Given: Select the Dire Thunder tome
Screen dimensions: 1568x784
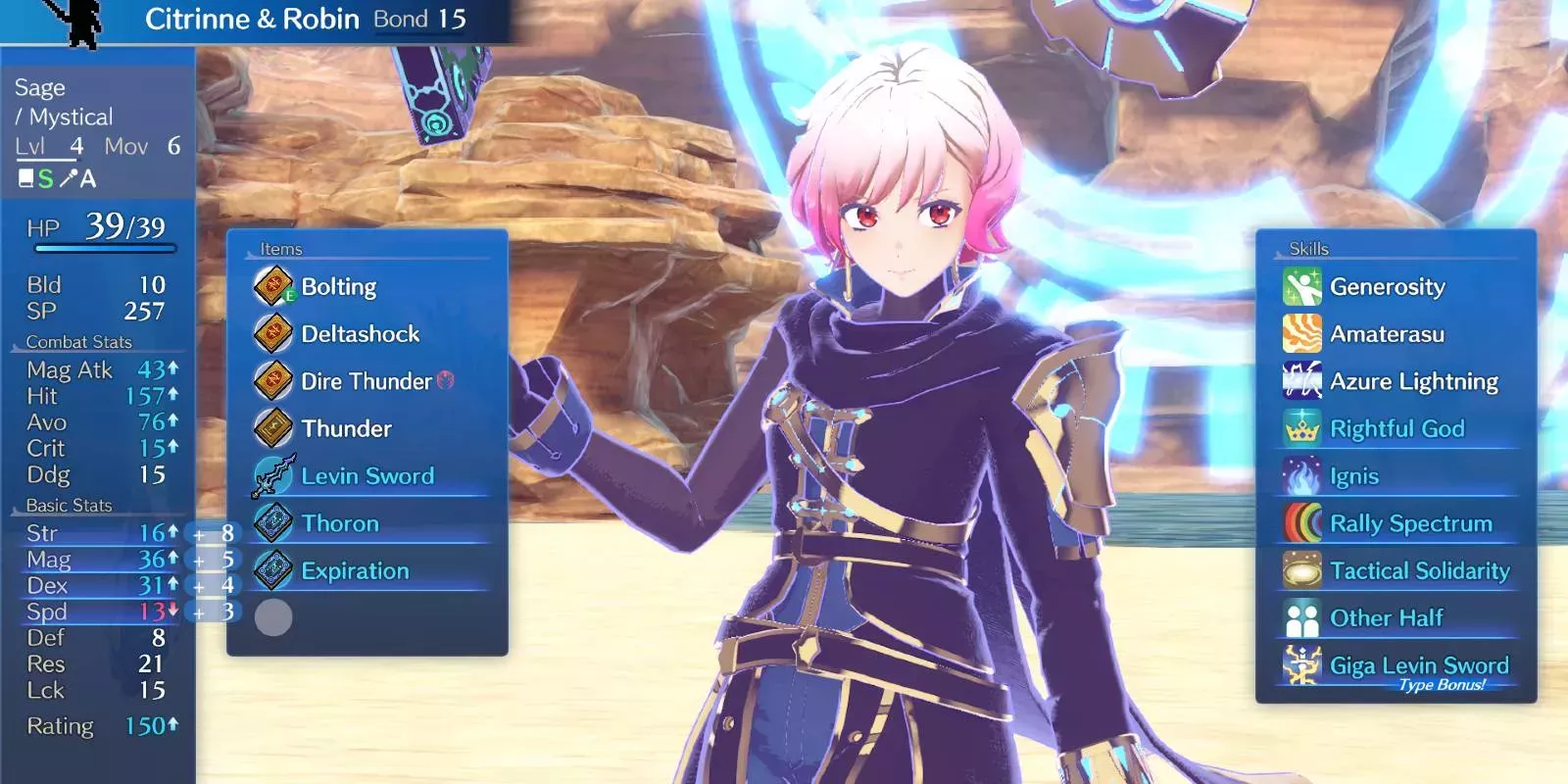Looking at the screenshot, I should pos(366,381).
